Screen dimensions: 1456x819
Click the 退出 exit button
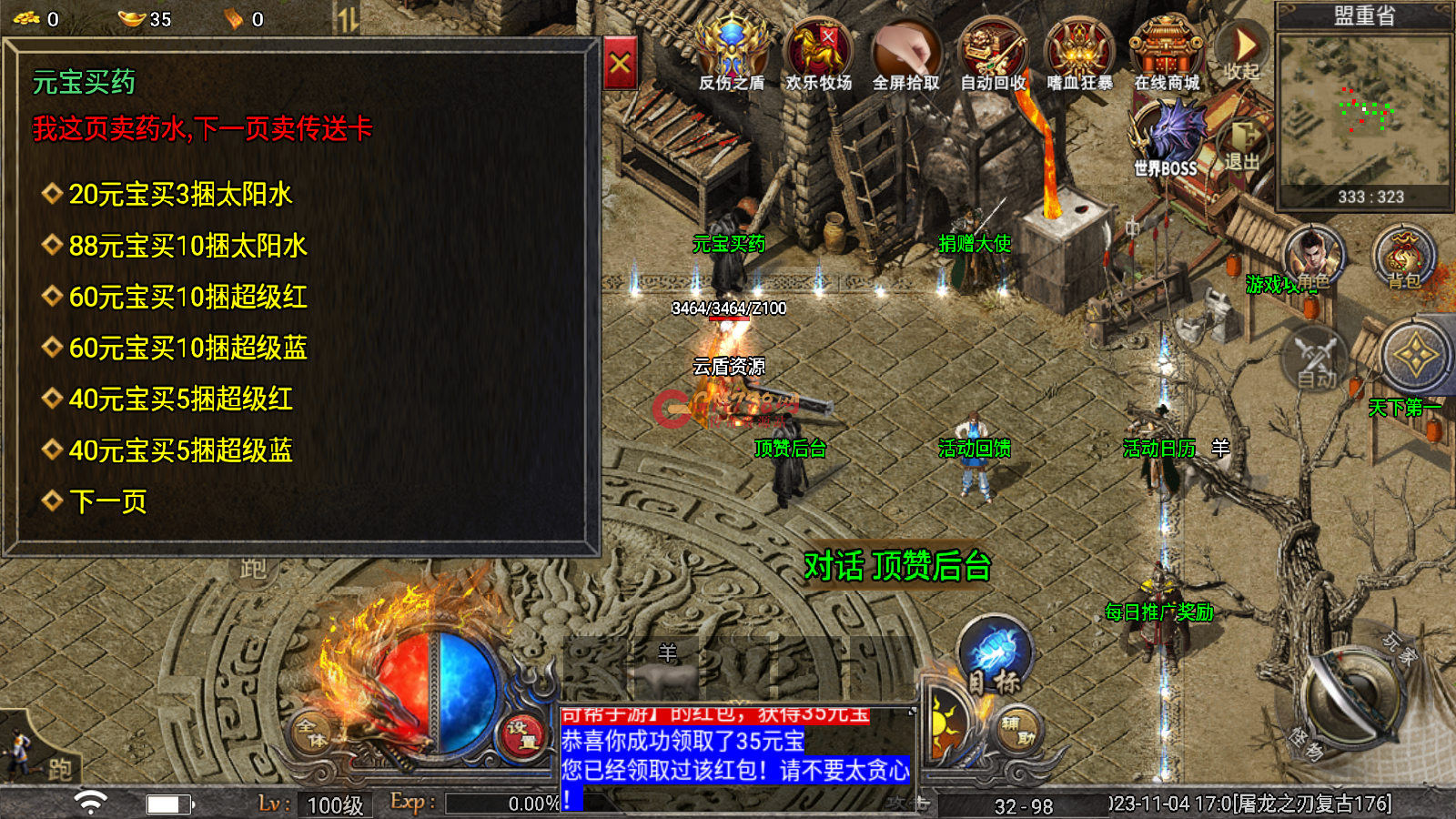1242,145
